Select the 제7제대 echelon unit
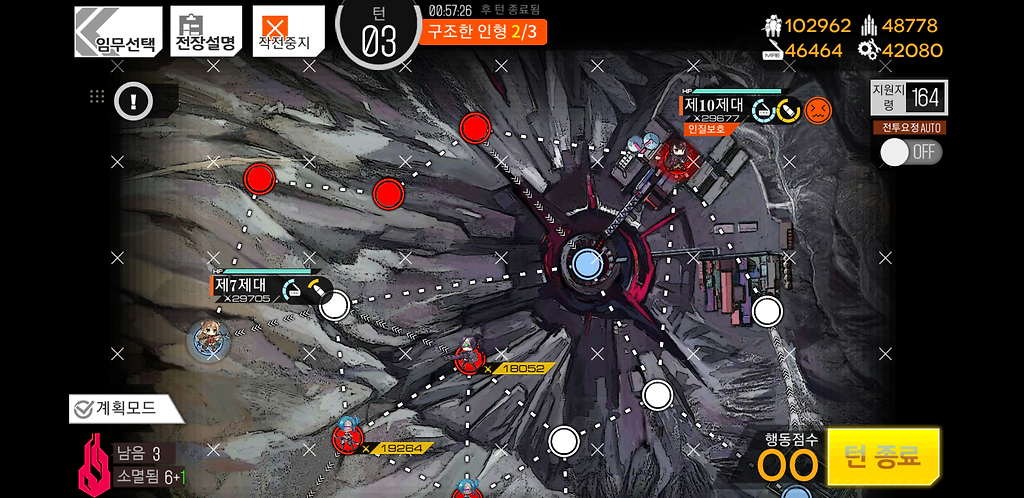1024x498 pixels. [209, 340]
